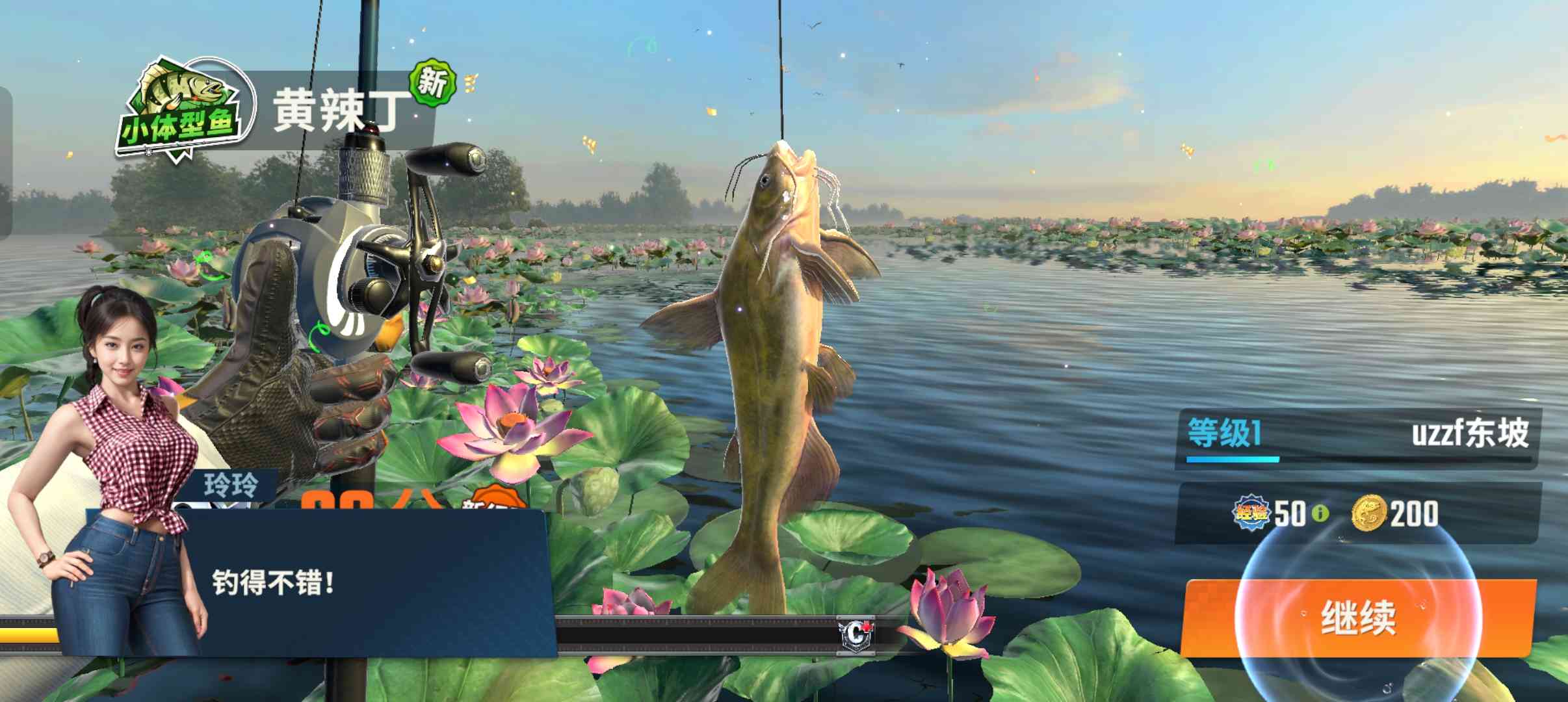Tap the orange 继续 button
The height and width of the screenshot is (702, 1568).
(x=1357, y=617)
